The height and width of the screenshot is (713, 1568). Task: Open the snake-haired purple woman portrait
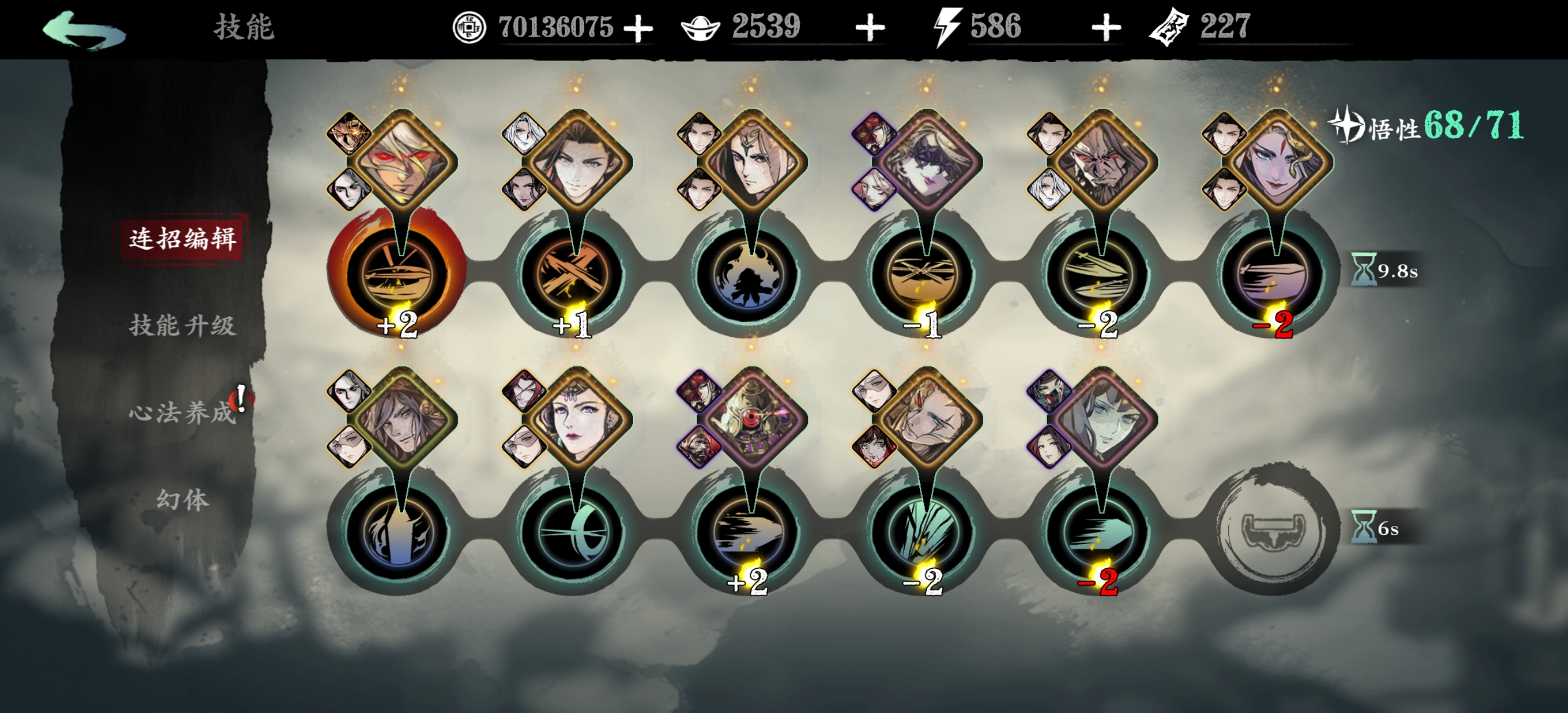click(1277, 161)
